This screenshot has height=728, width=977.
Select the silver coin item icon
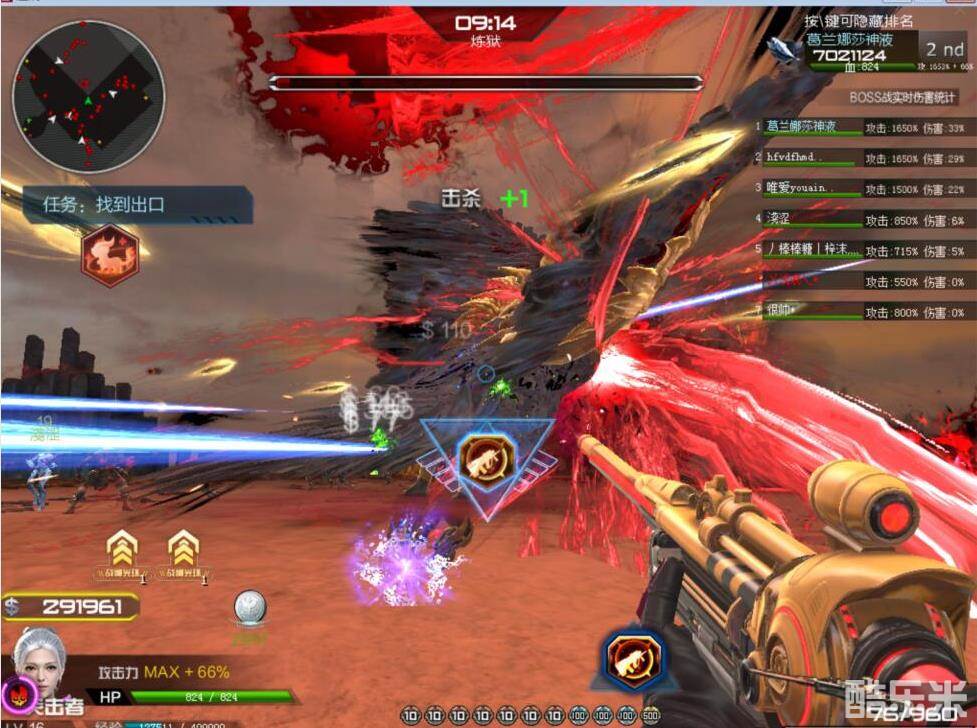click(249, 609)
